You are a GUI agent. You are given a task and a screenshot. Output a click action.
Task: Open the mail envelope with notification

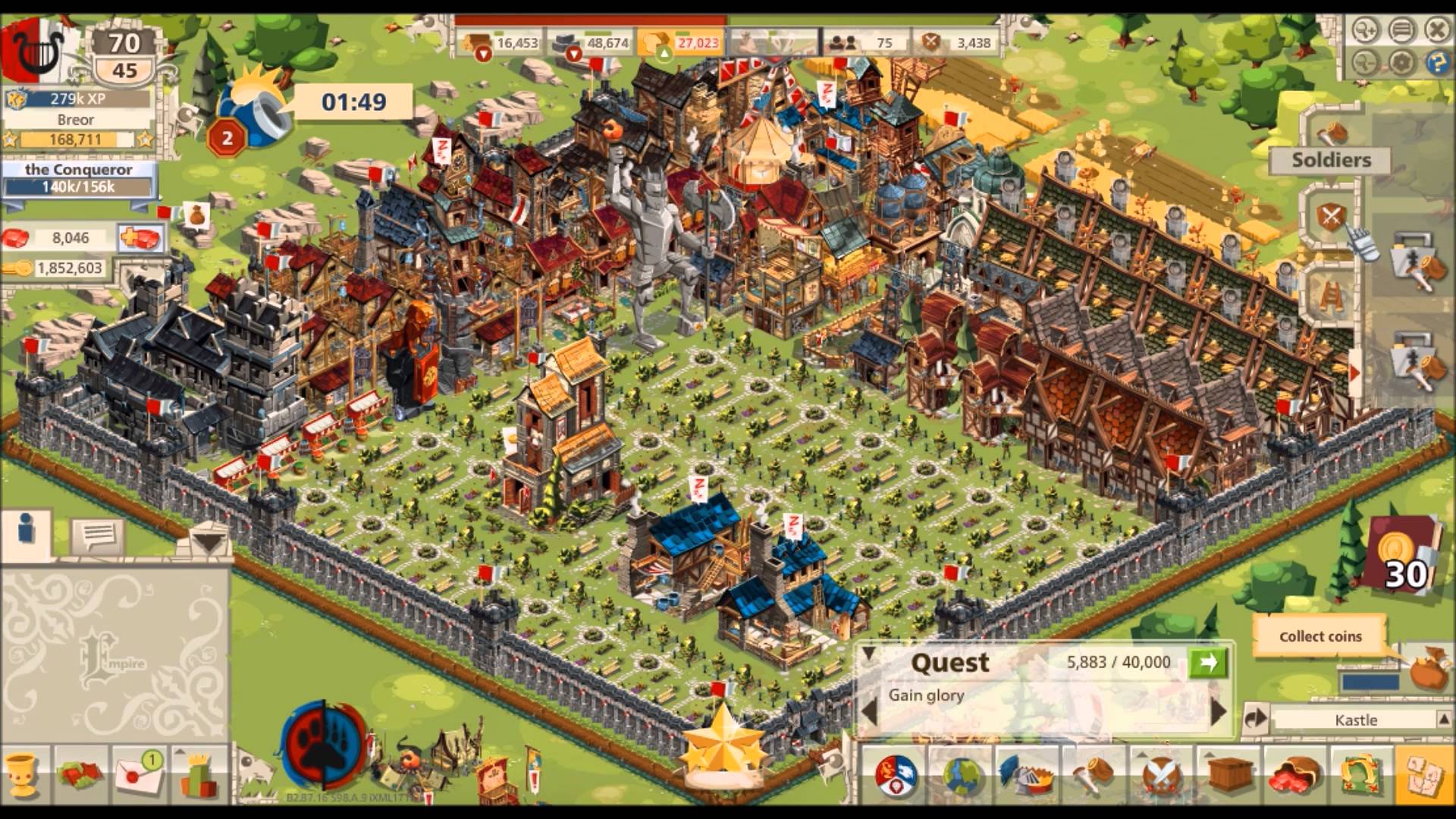point(136,777)
